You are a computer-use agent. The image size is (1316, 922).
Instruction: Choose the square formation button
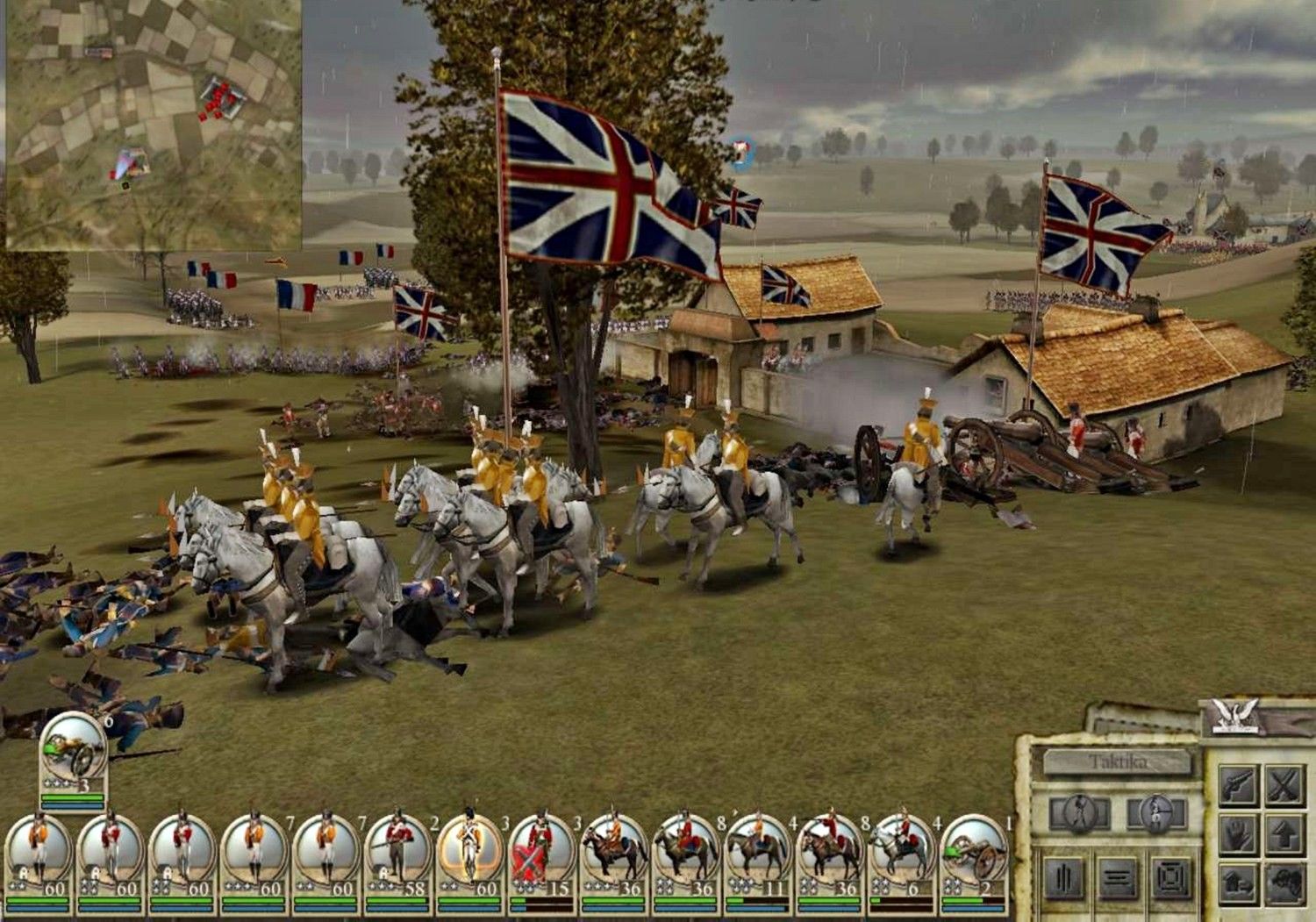pos(1170,879)
